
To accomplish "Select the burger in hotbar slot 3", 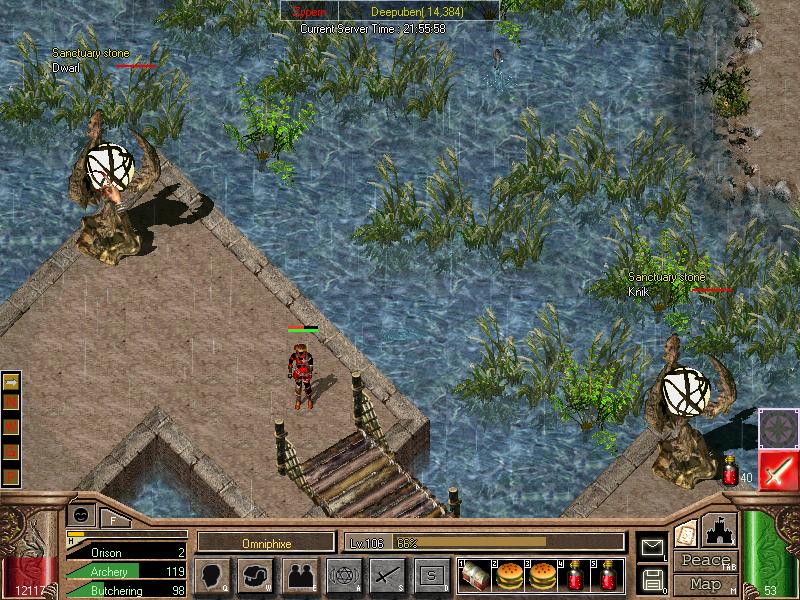I will pos(542,576).
